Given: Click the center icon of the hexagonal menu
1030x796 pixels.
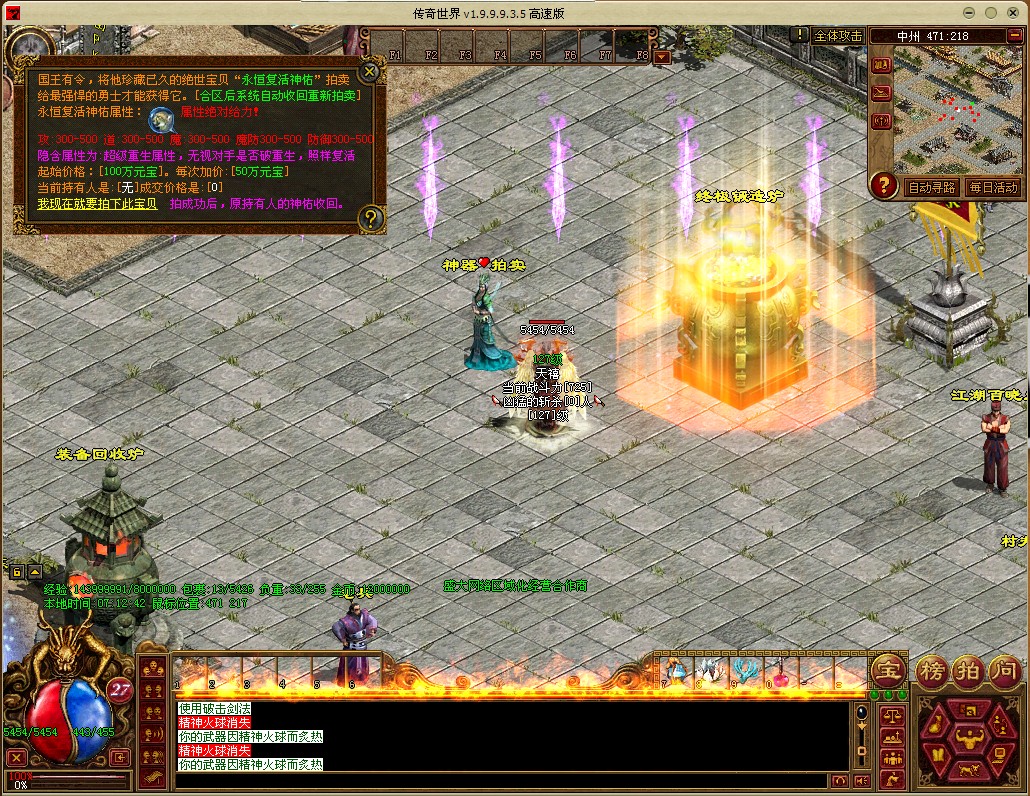Looking at the screenshot, I should click(966, 741).
